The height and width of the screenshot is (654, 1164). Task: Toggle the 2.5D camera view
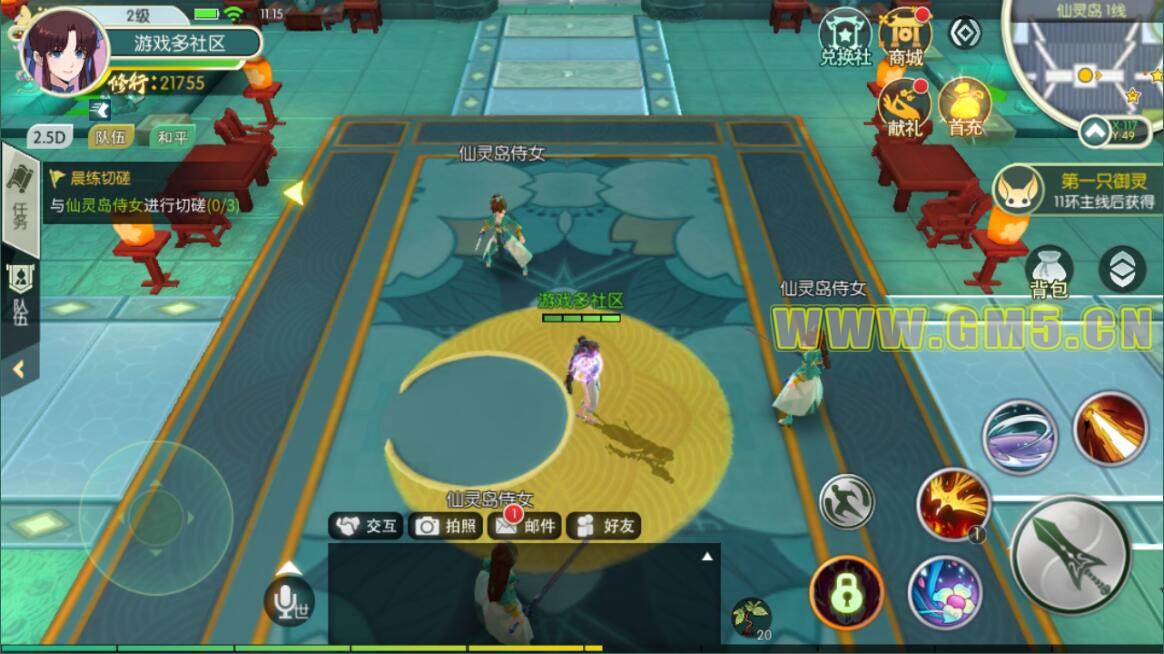tap(47, 138)
